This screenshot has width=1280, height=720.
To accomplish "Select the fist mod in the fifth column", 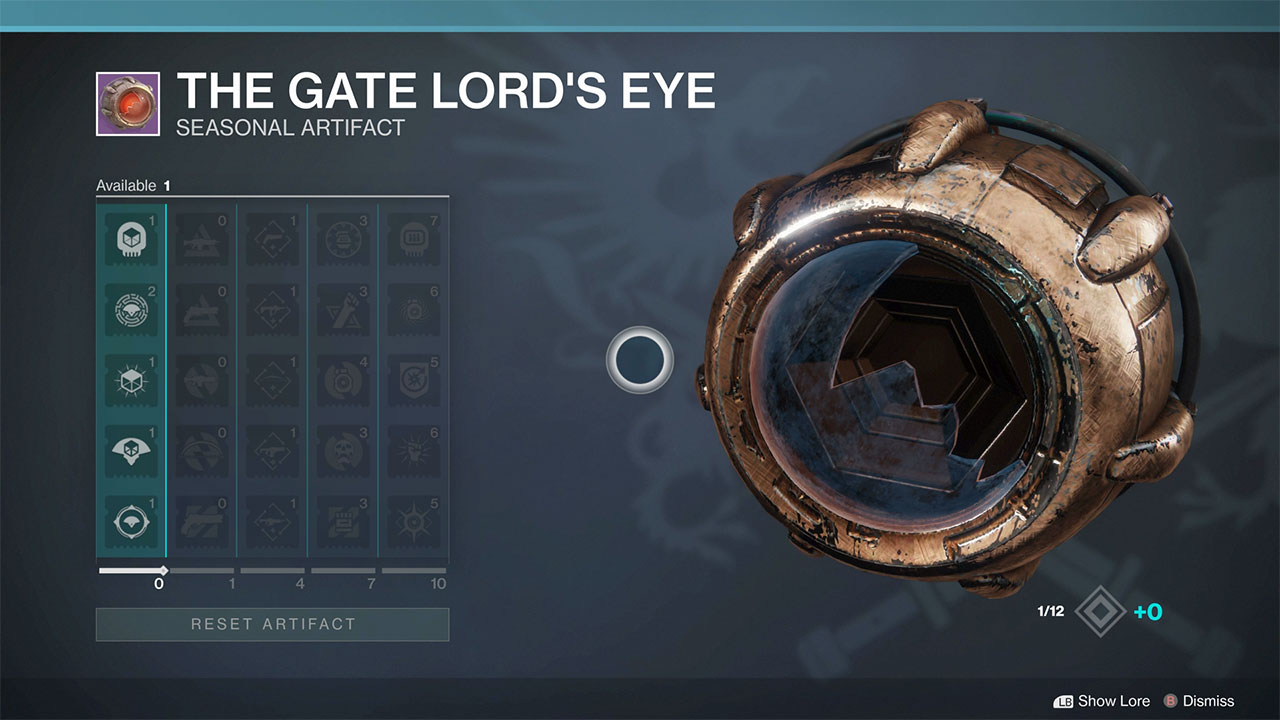I will [x=414, y=450].
